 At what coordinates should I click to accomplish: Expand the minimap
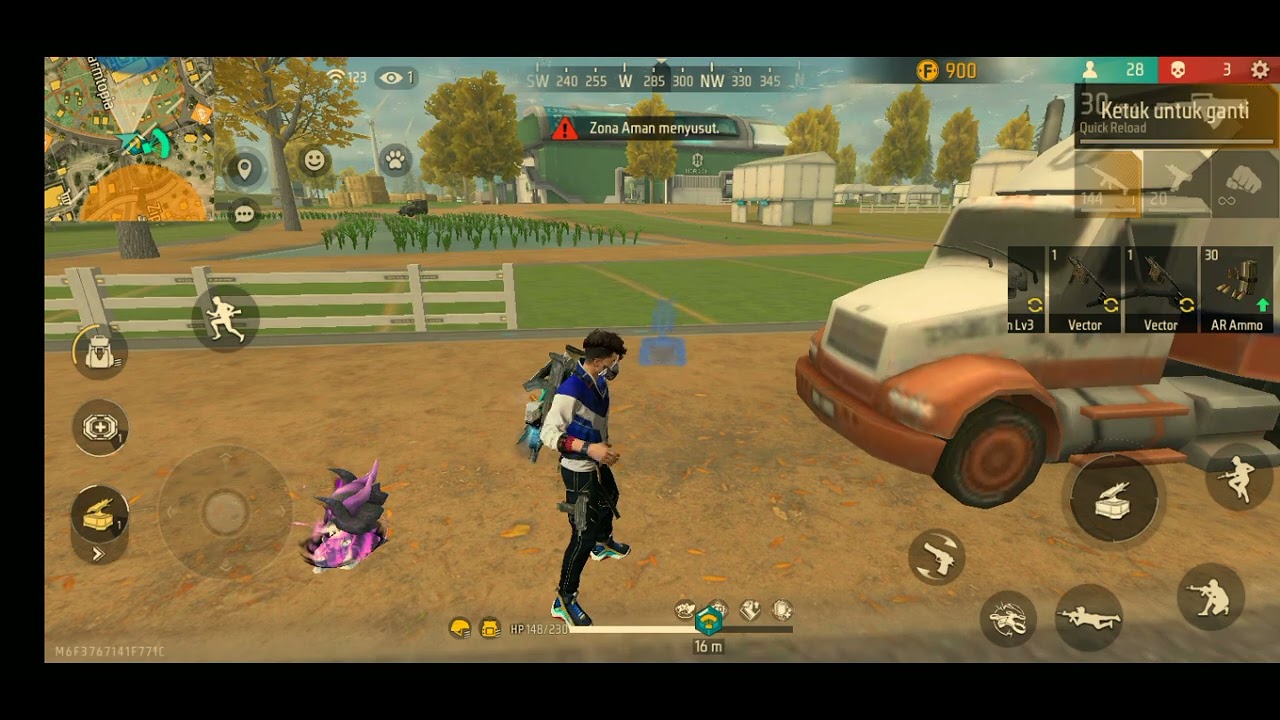tap(128, 139)
